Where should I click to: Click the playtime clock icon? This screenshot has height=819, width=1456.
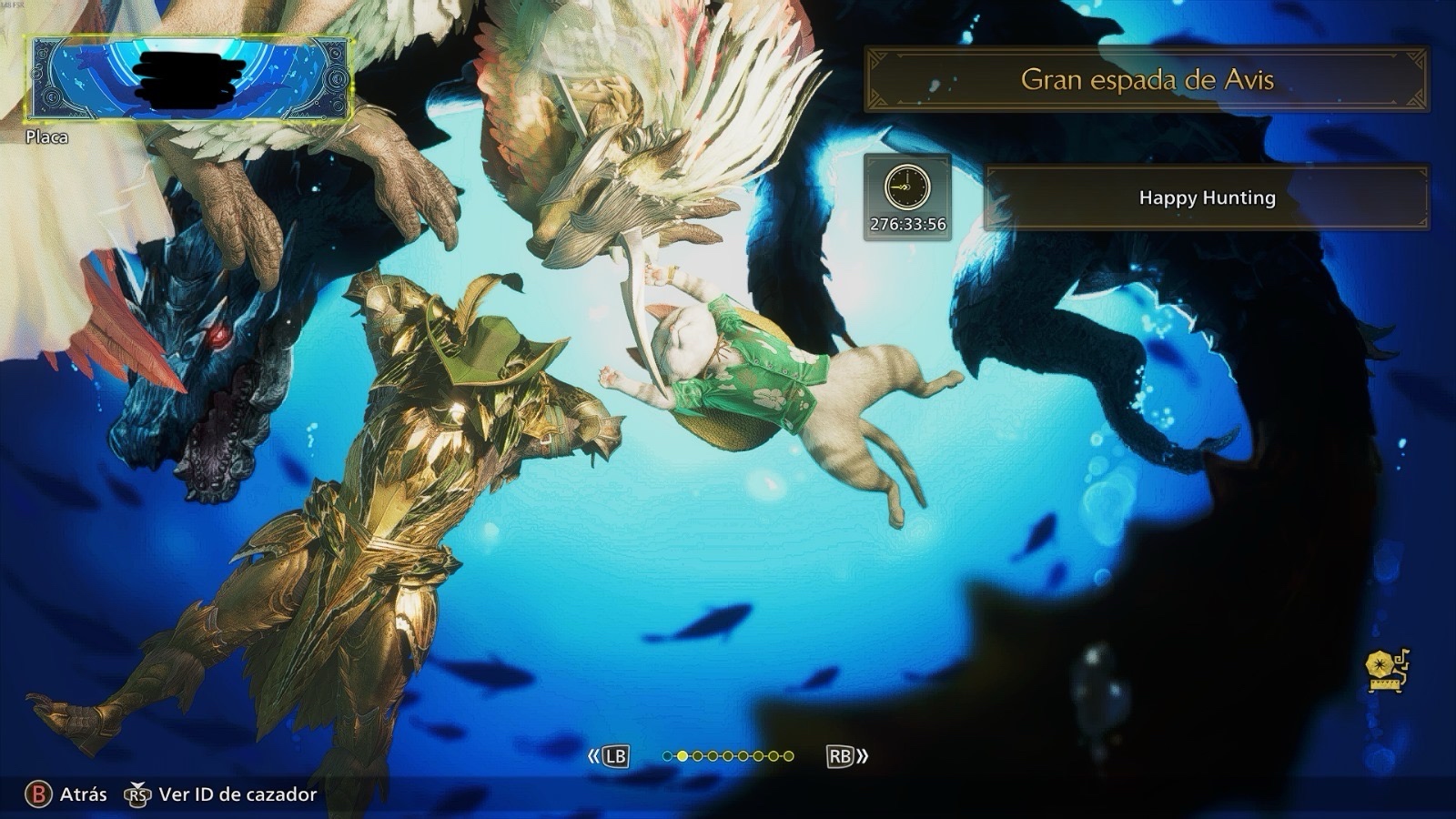click(x=907, y=187)
